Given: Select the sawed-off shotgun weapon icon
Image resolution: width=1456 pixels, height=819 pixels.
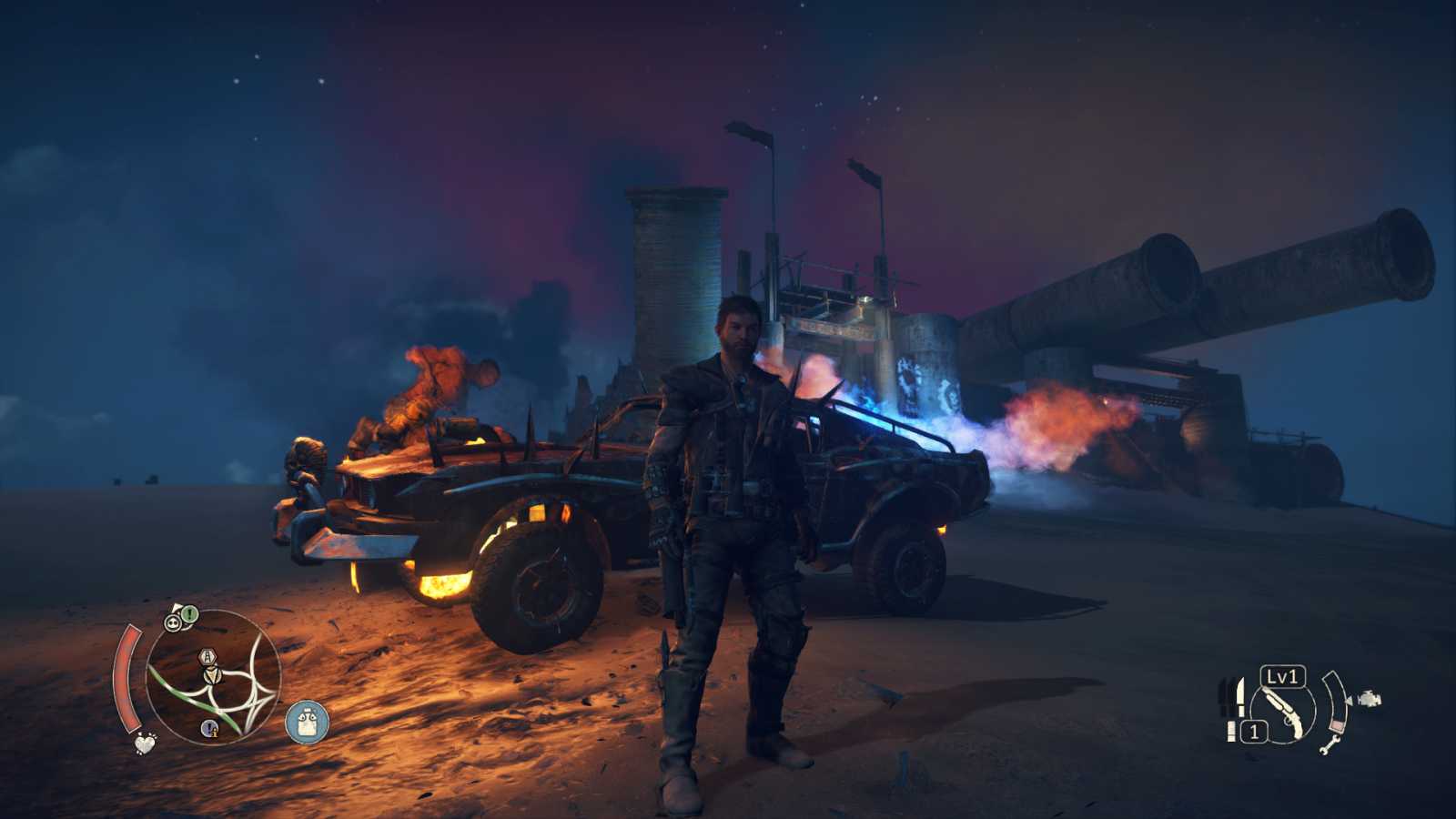Looking at the screenshot, I should 1283,710.
